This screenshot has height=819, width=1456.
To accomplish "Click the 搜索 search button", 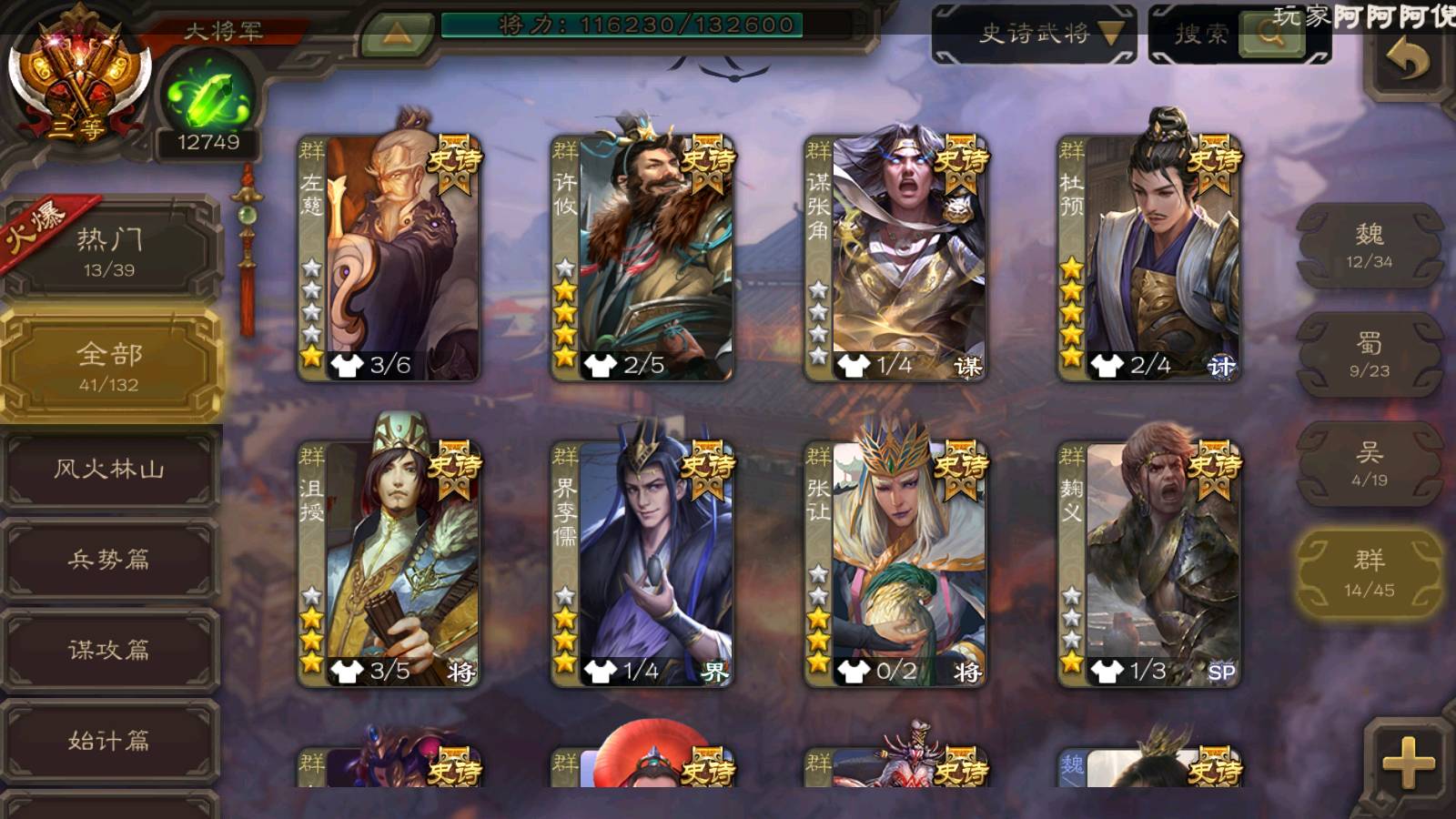I will (x=1239, y=35).
